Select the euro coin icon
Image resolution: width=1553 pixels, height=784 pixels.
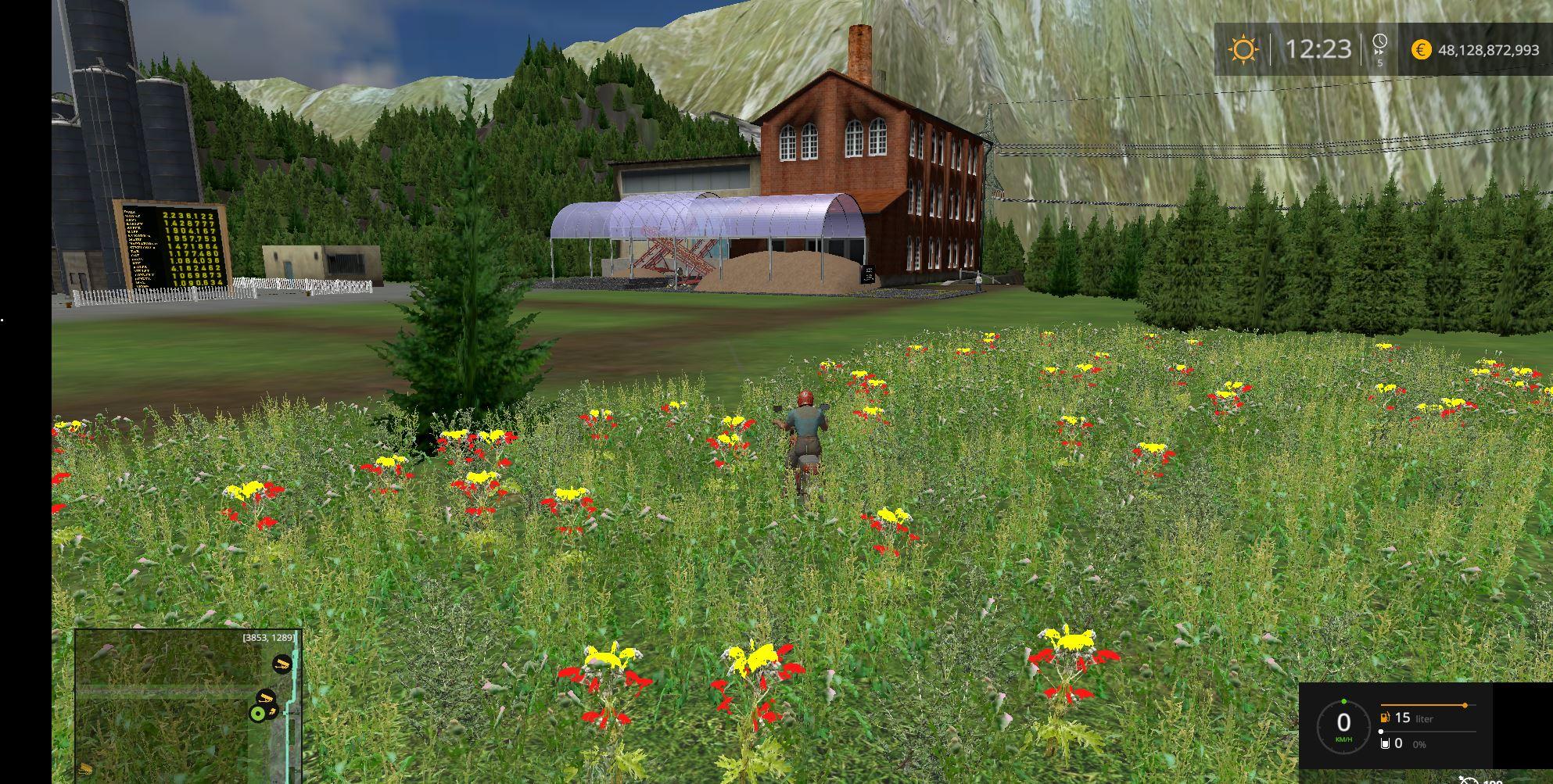1422,48
